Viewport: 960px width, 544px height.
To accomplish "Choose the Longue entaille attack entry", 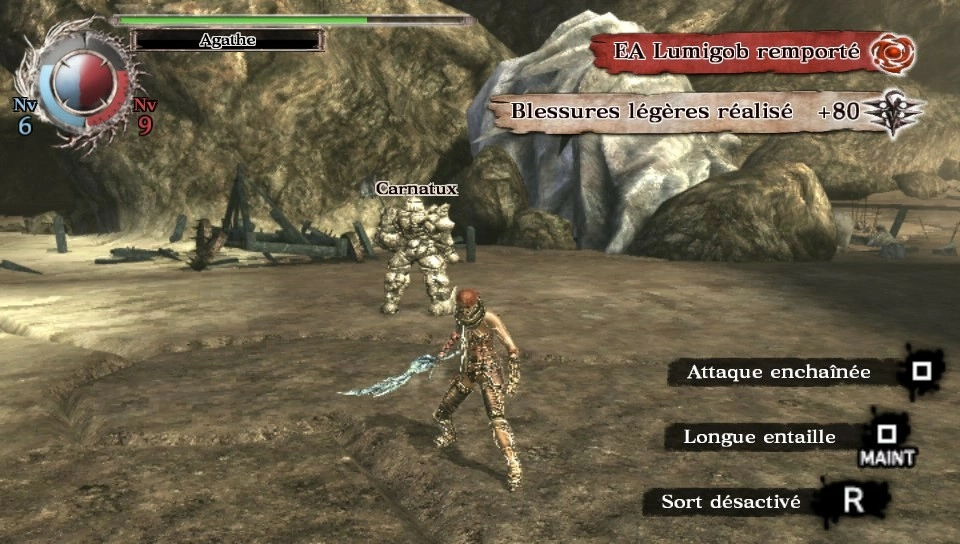I will (x=760, y=437).
